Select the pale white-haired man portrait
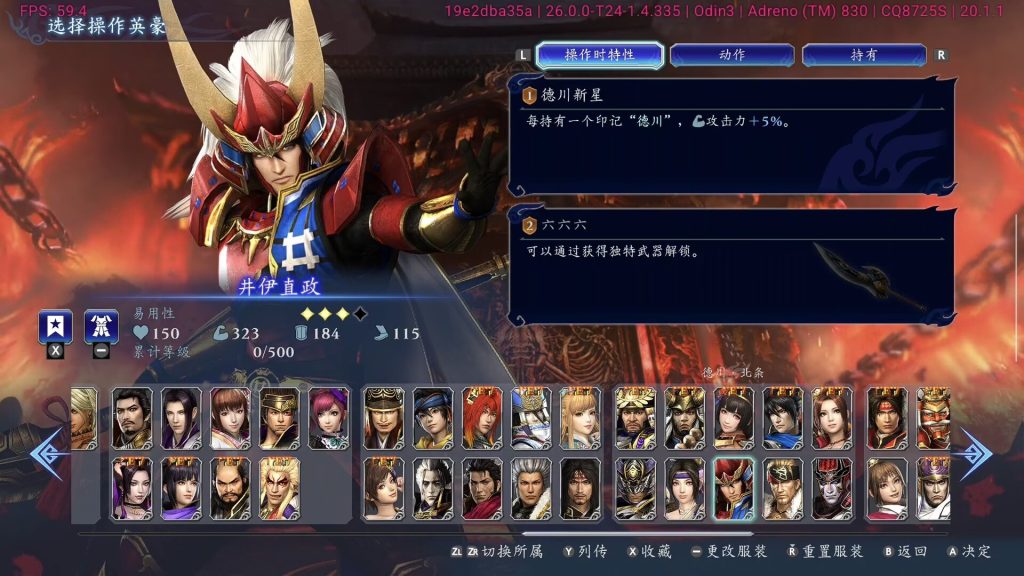This screenshot has width=1024, height=576. click(433, 489)
